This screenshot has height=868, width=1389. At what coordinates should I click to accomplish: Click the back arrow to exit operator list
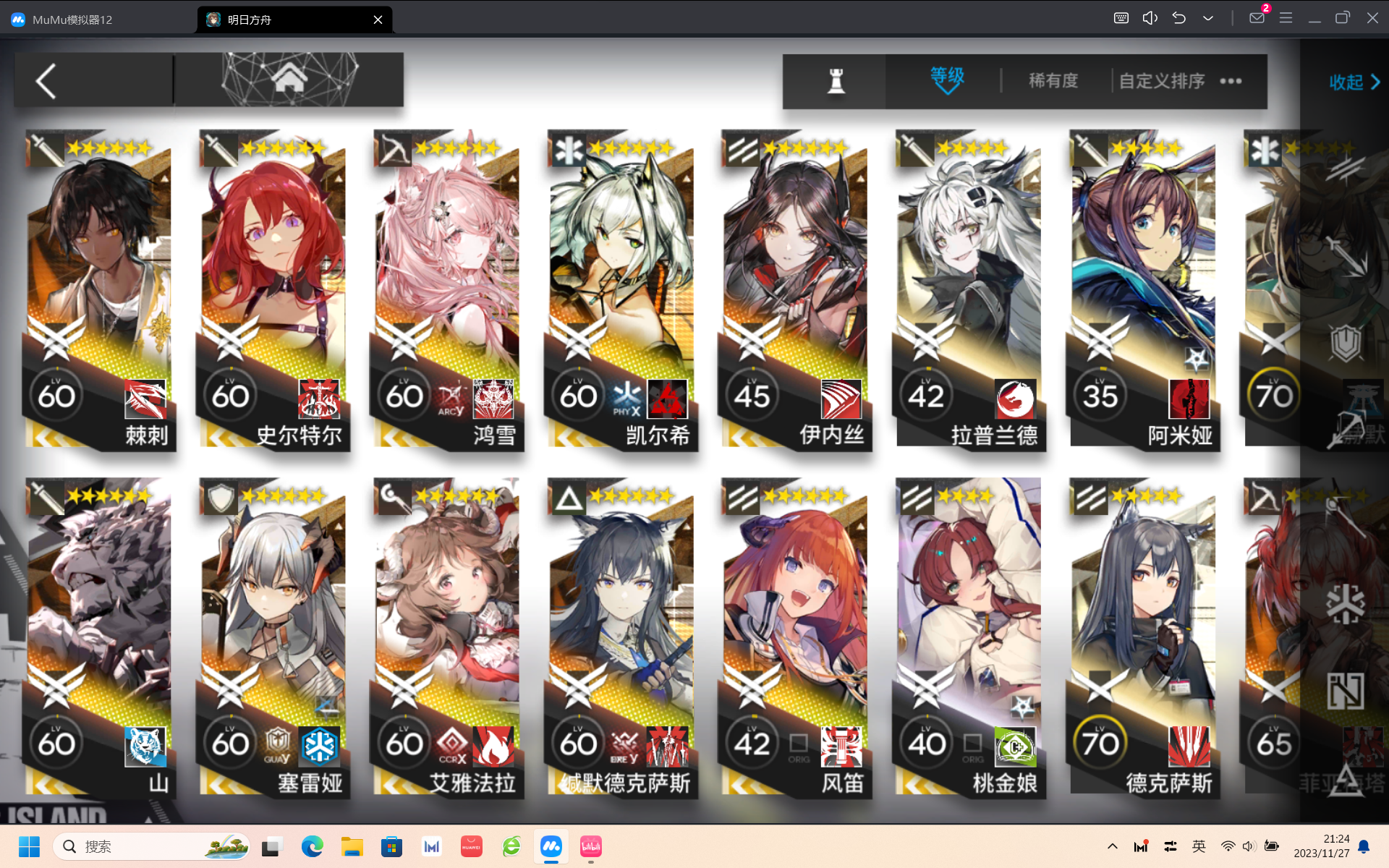46,80
